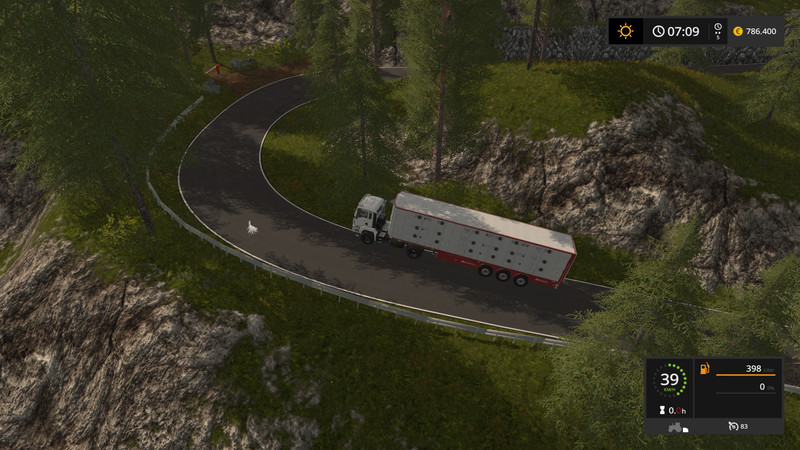Image resolution: width=800 pixels, height=450 pixels.
Task: Click the sun weather icon
Action: click(x=626, y=31)
